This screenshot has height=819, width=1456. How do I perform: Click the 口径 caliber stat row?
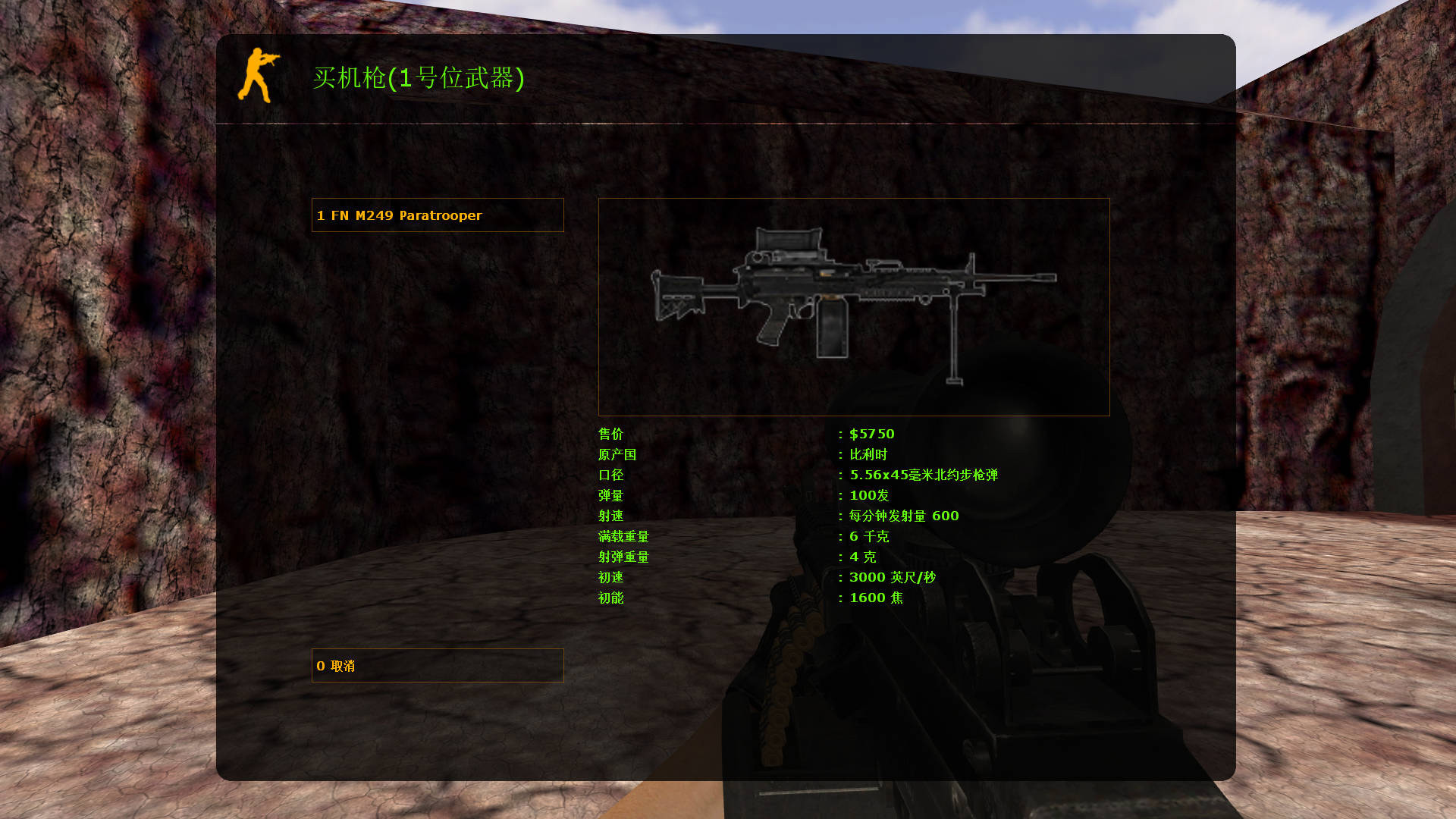pyautogui.click(x=610, y=475)
